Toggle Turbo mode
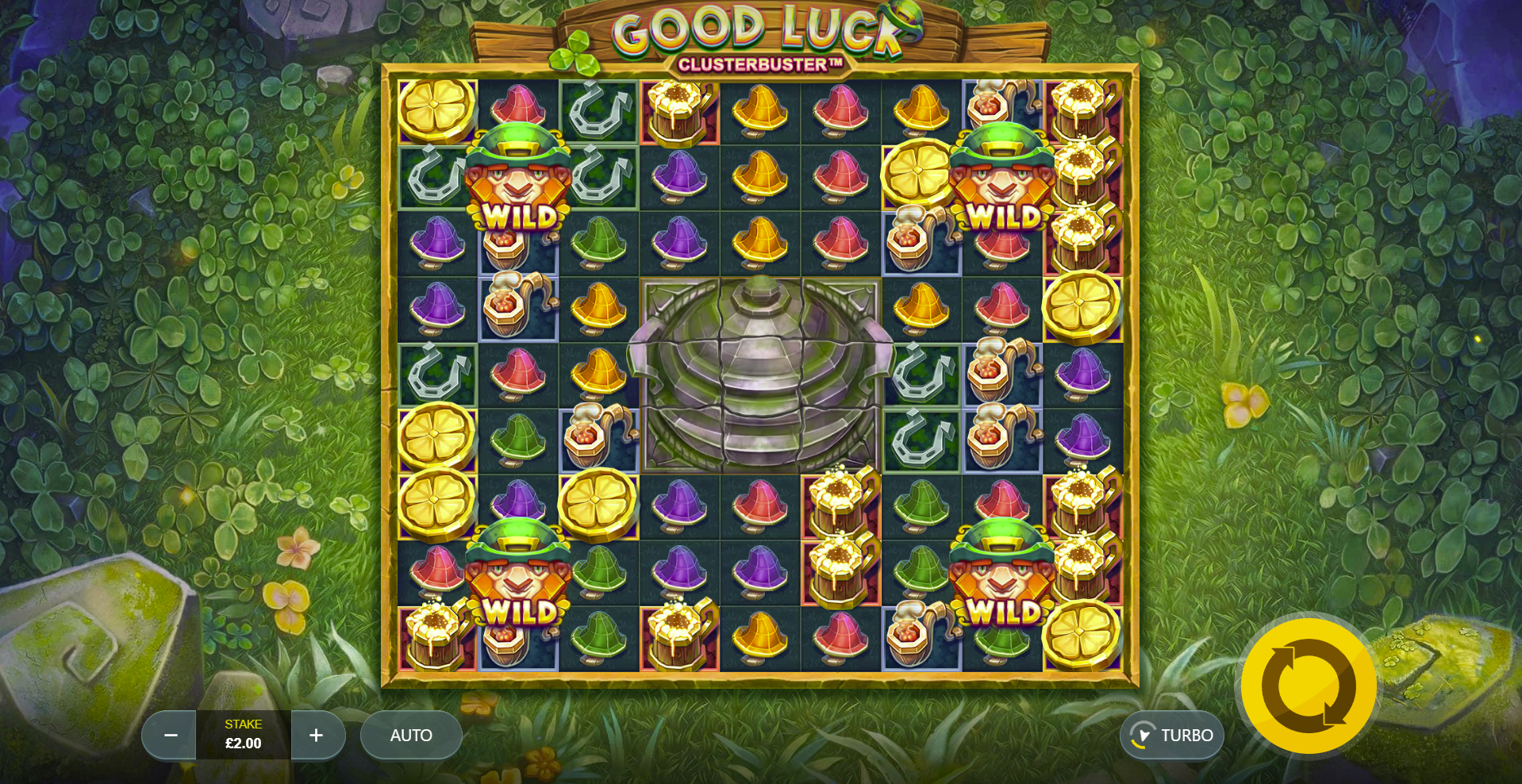 click(x=1172, y=736)
